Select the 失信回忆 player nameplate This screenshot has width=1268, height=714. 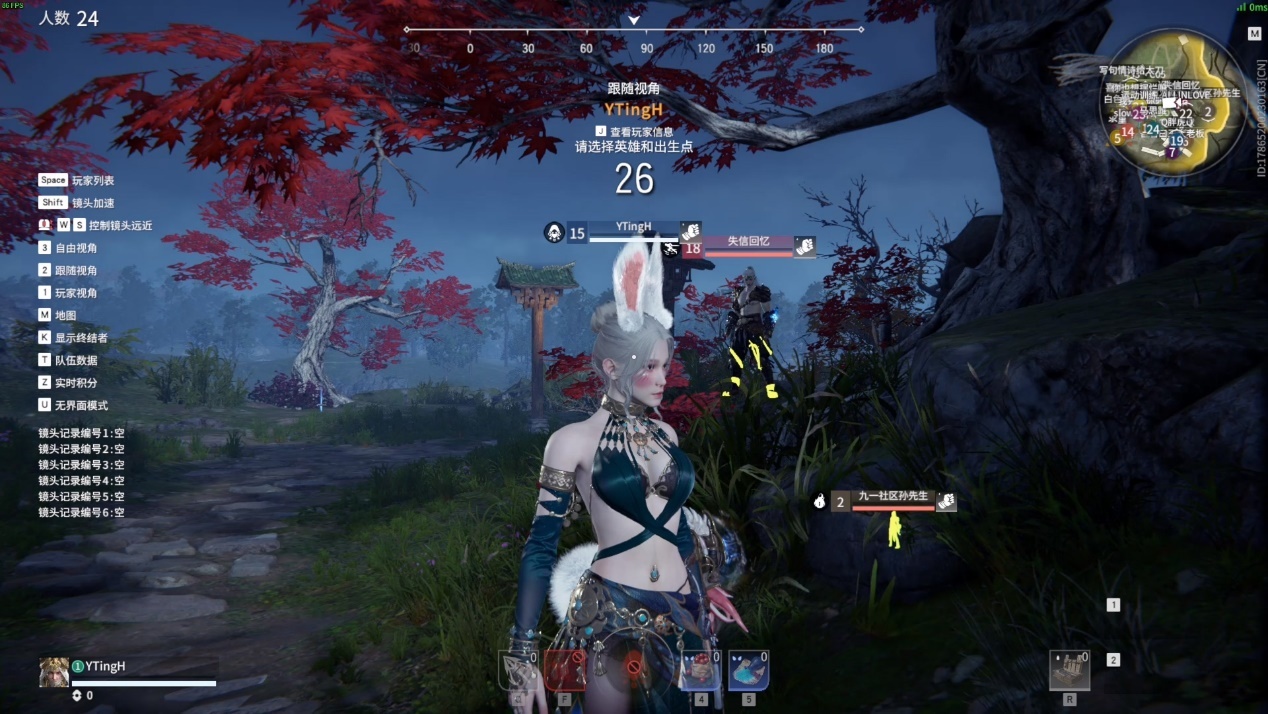[748, 241]
